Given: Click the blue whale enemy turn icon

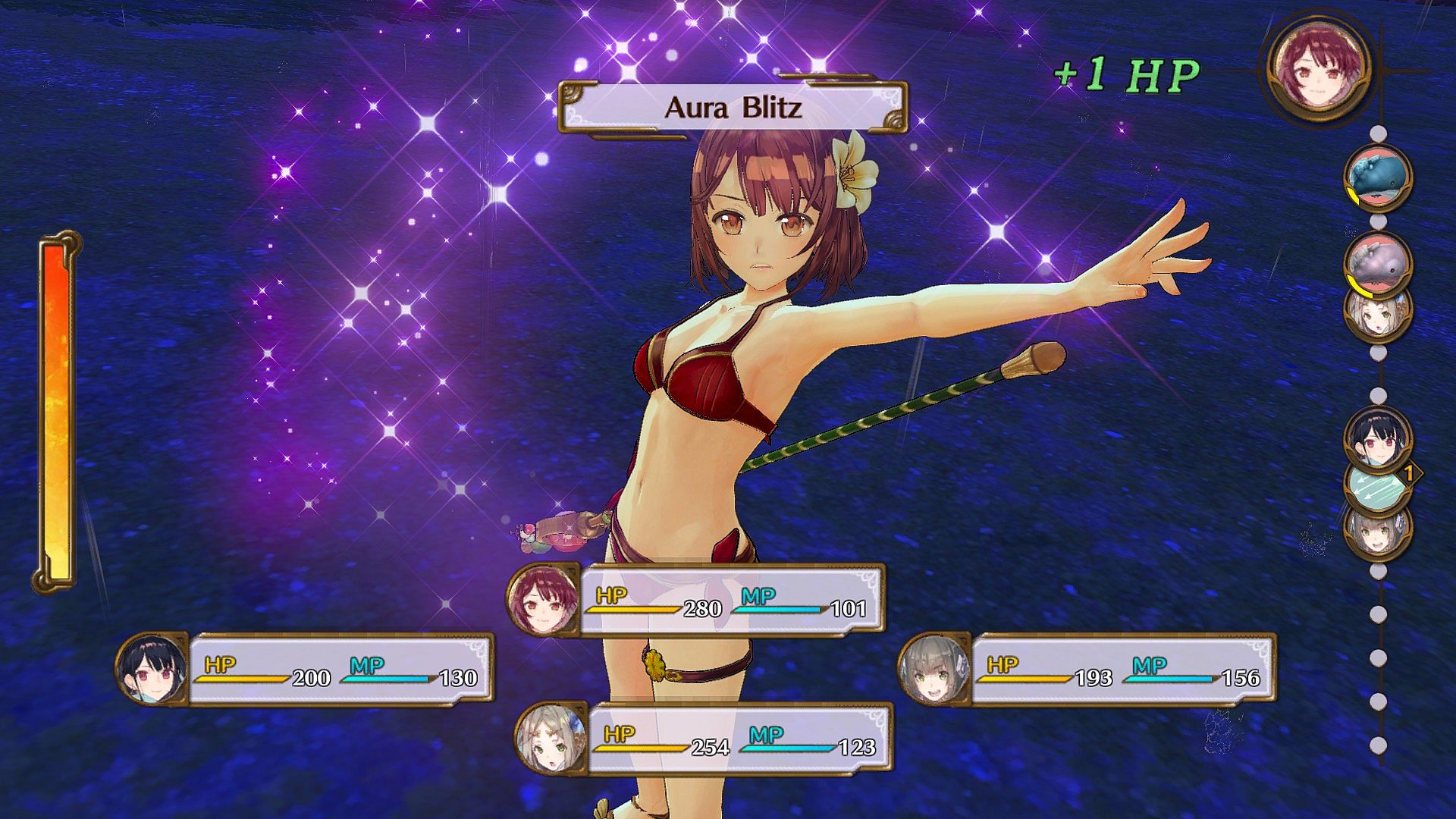Looking at the screenshot, I should tap(1378, 178).
